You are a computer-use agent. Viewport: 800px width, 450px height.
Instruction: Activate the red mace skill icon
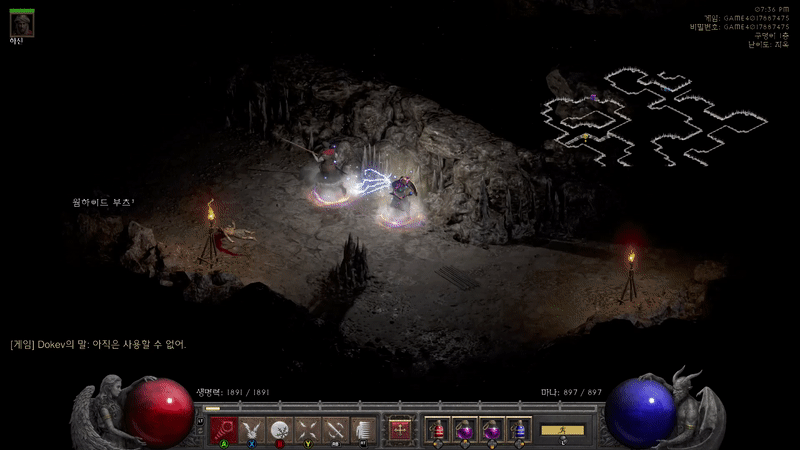[223, 429]
